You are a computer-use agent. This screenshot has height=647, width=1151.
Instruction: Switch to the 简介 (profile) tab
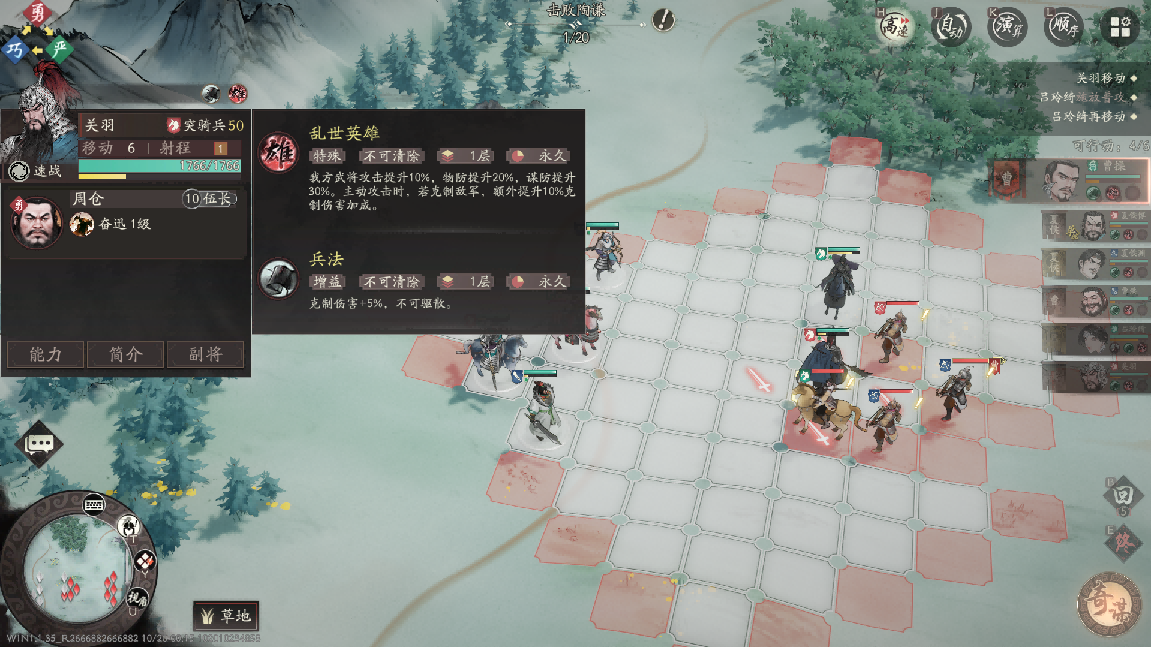(125, 354)
